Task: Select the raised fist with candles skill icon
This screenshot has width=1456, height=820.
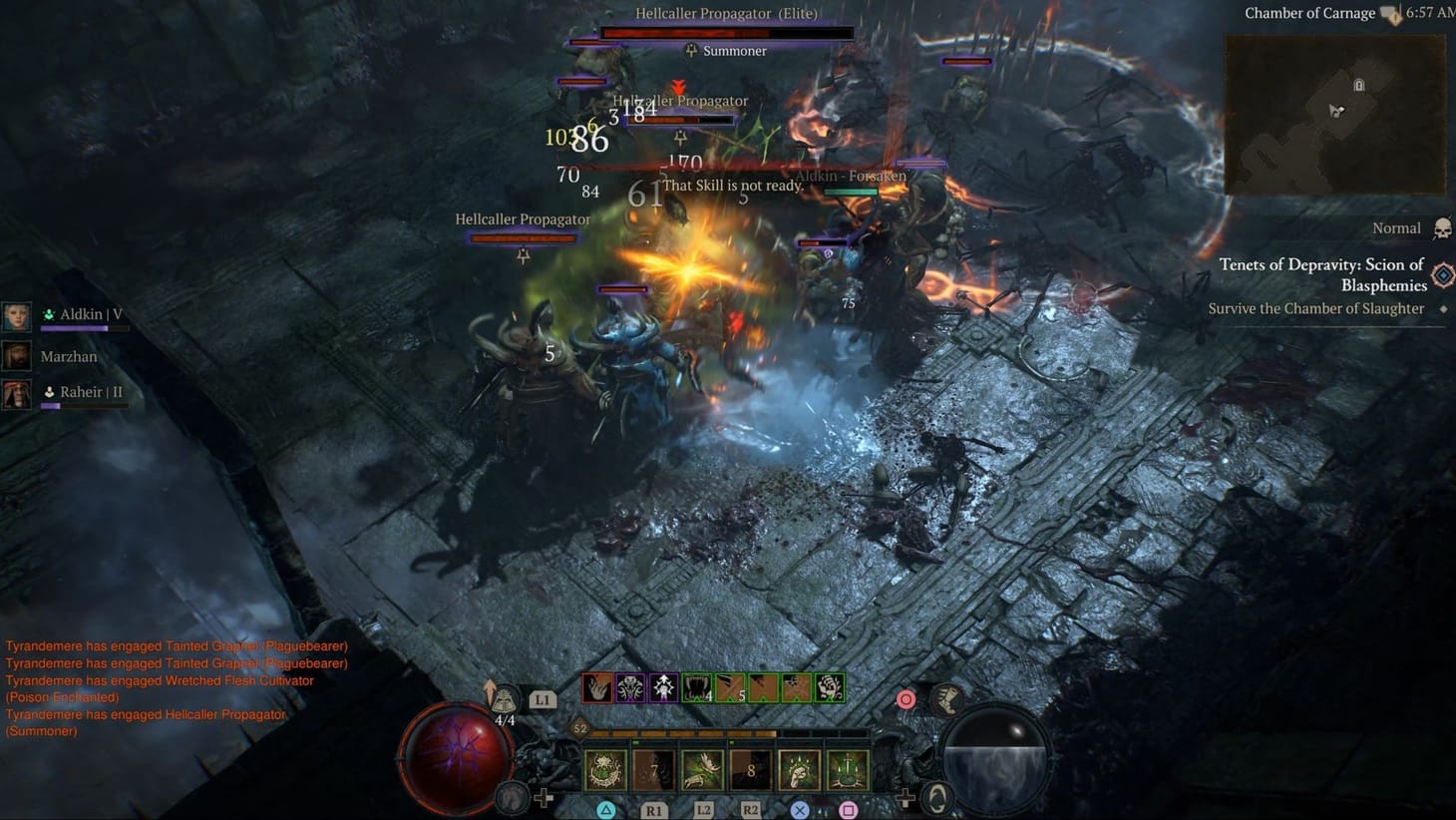Action: tap(800, 768)
